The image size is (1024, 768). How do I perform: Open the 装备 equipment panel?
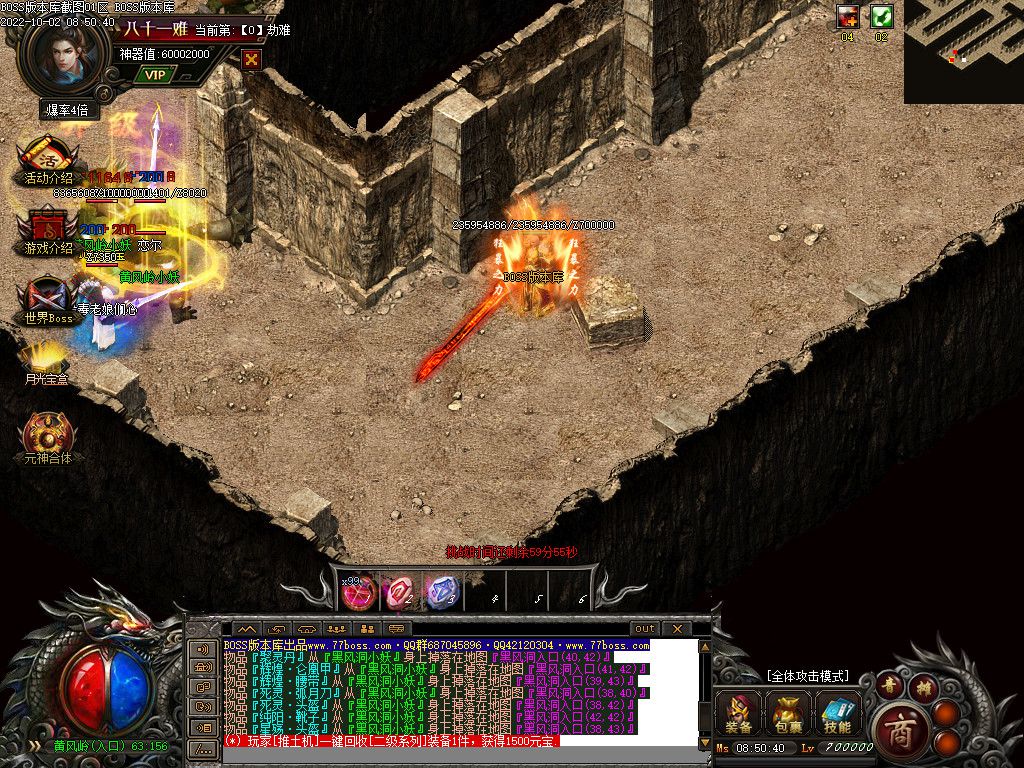tap(739, 714)
